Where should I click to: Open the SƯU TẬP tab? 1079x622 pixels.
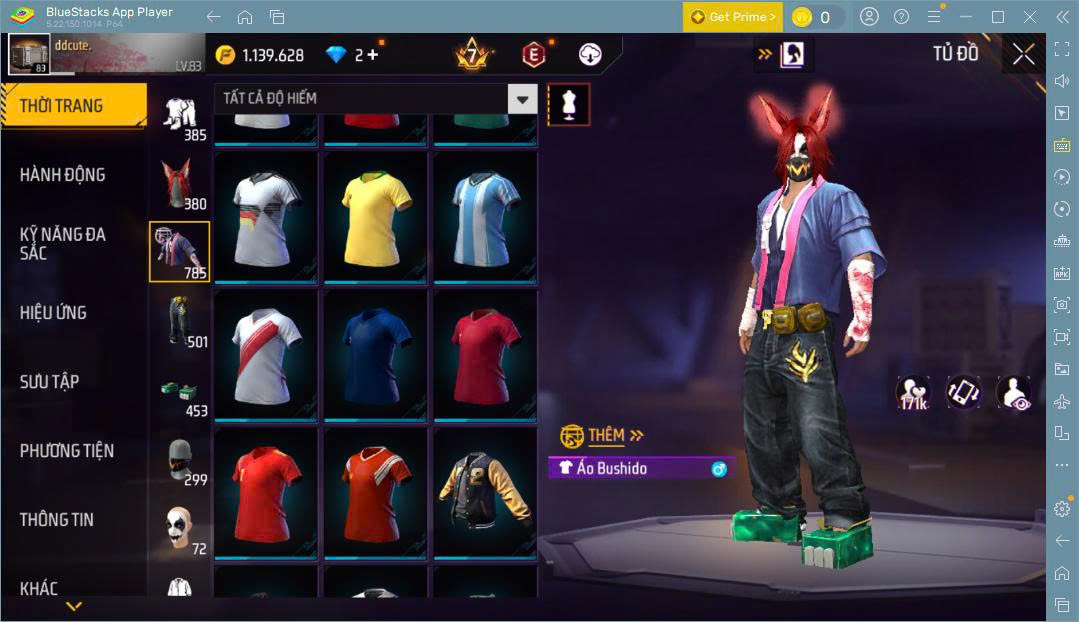tap(49, 382)
